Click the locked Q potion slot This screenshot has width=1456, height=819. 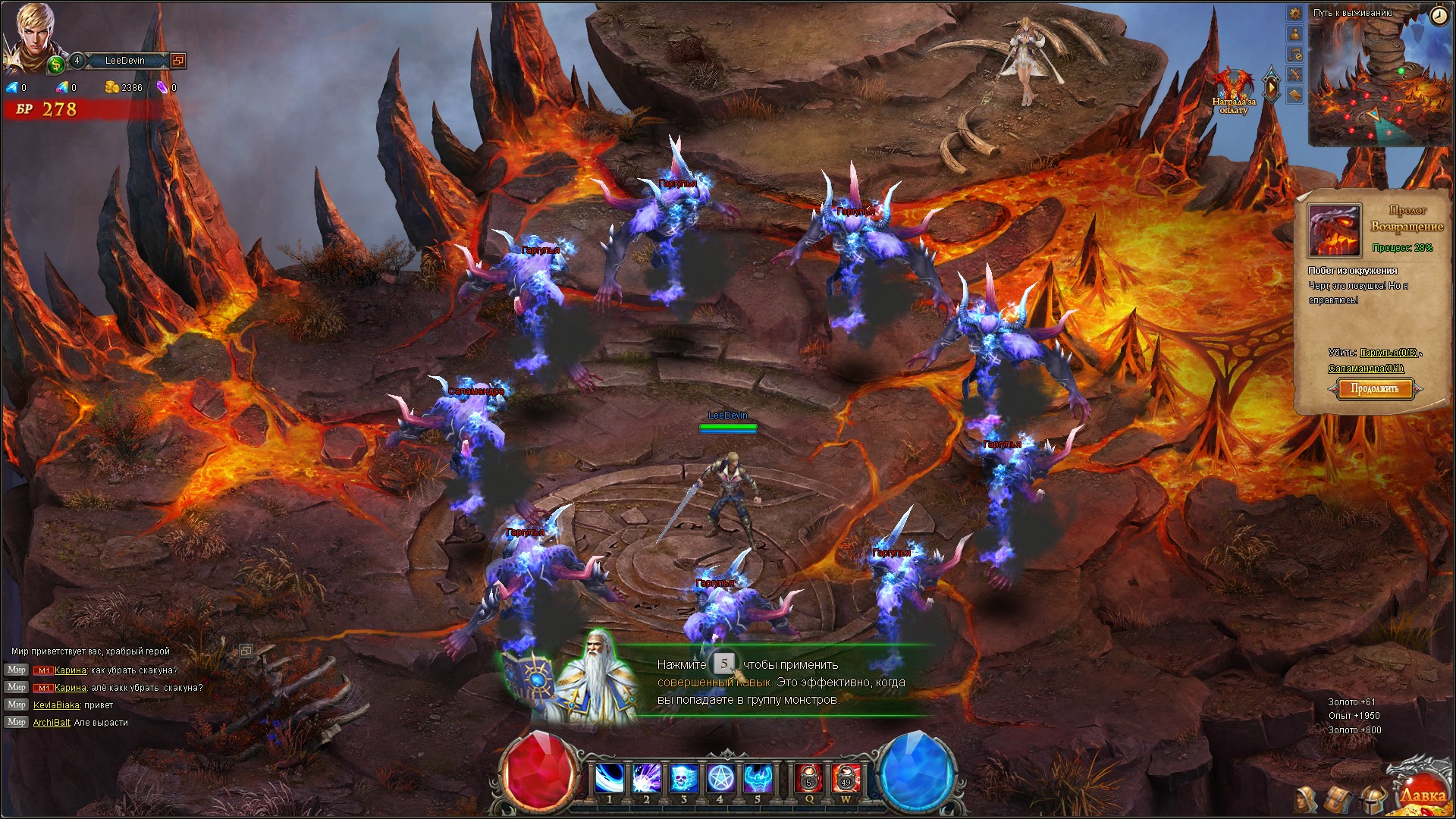pos(808,779)
